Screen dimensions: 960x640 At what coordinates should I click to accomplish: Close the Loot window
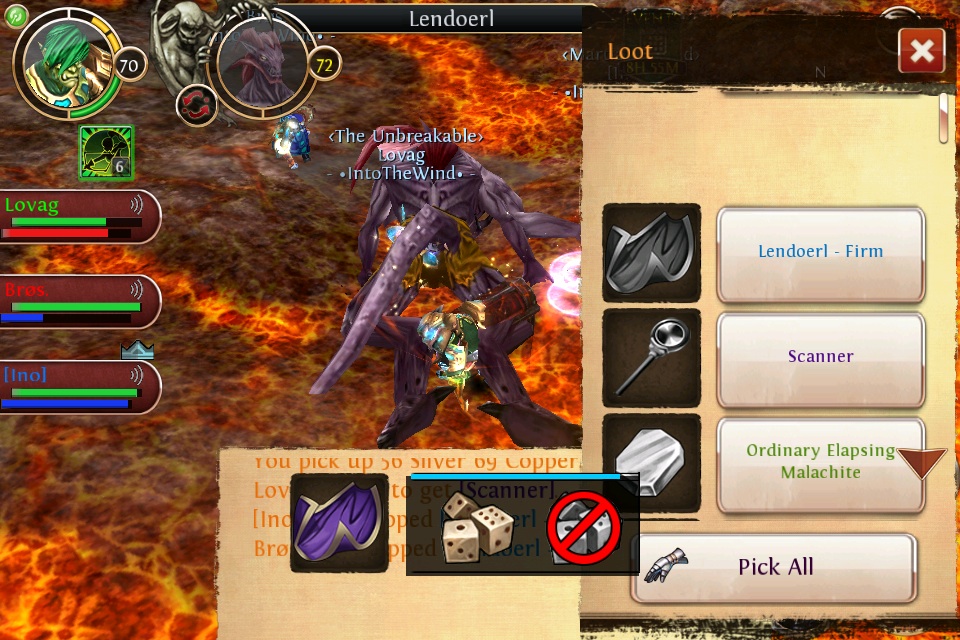click(921, 51)
